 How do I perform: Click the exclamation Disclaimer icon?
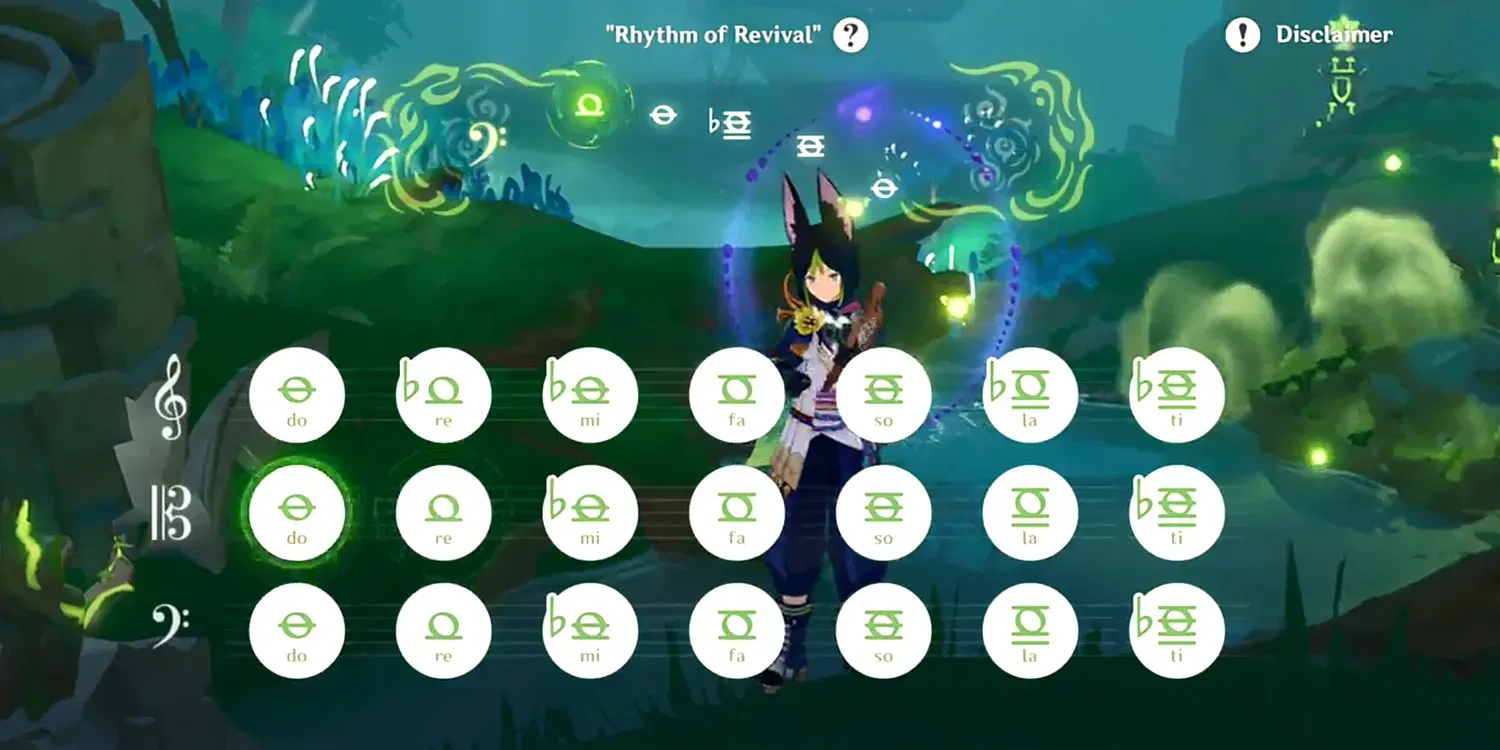[1242, 35]
